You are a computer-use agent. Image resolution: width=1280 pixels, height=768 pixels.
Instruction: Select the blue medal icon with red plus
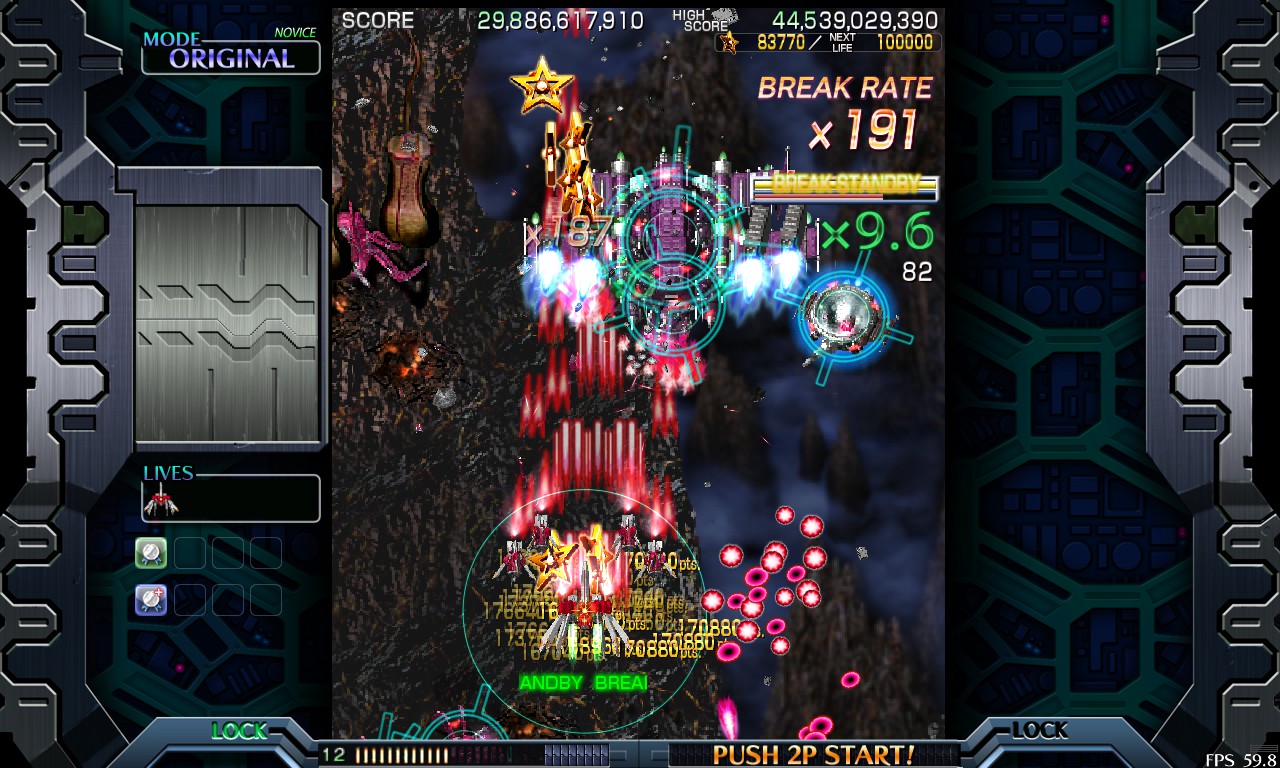pyautogui.click(x=151, y=599)
